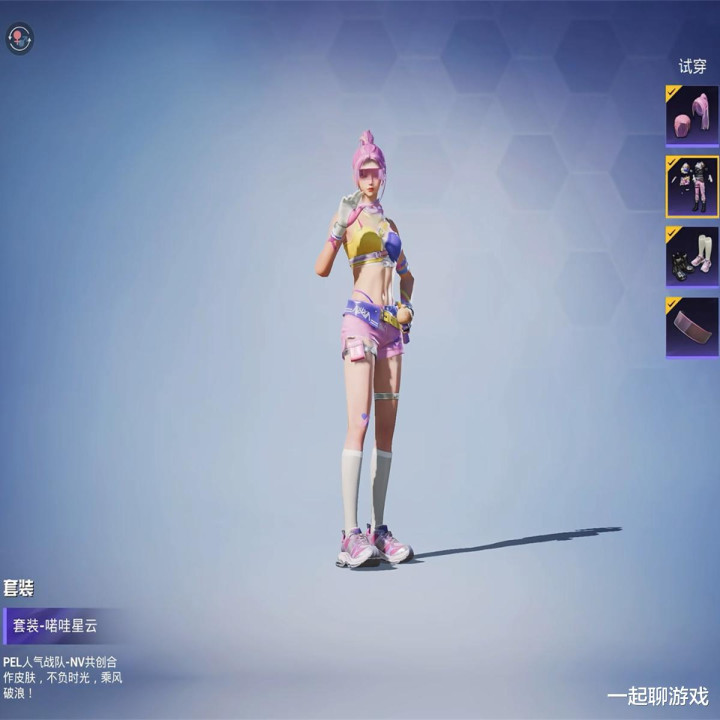This screenshot has width=720, height=720.
Task: Select the shoes and socks thumbnail
Action: point(692,257)
